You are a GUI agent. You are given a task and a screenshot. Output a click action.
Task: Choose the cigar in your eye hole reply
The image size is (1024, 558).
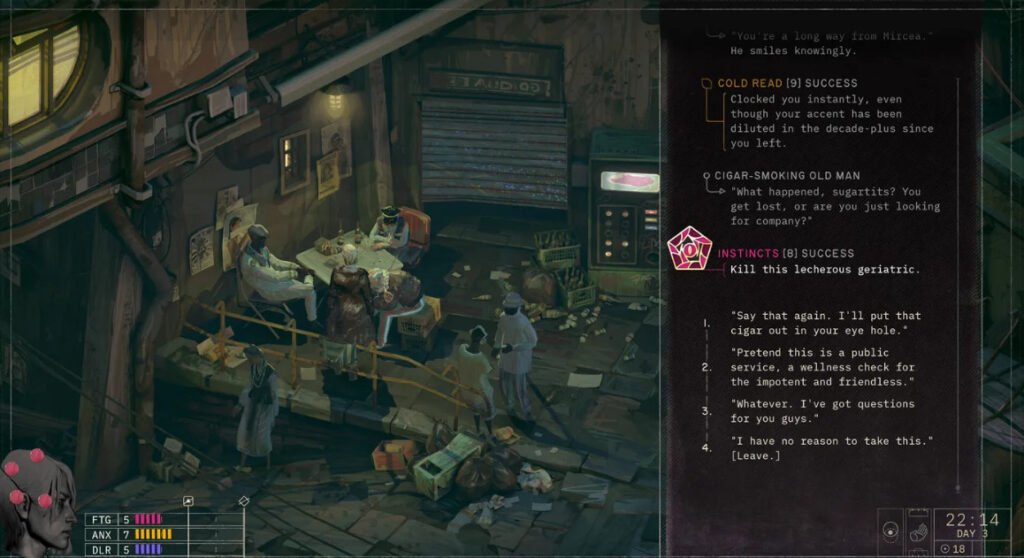tap(825, 323)
